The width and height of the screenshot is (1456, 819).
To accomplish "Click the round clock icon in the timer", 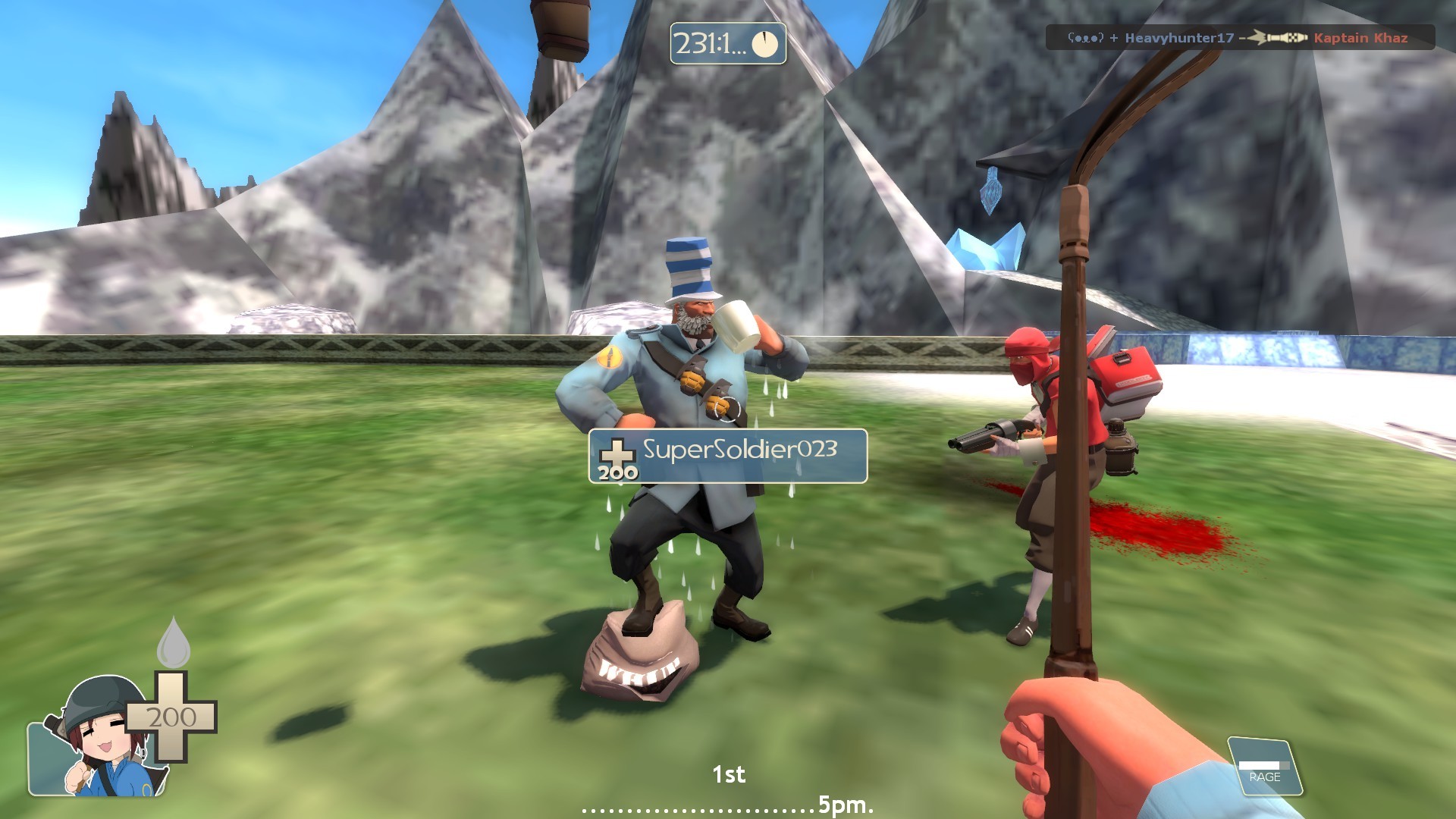I will (766, 44).
